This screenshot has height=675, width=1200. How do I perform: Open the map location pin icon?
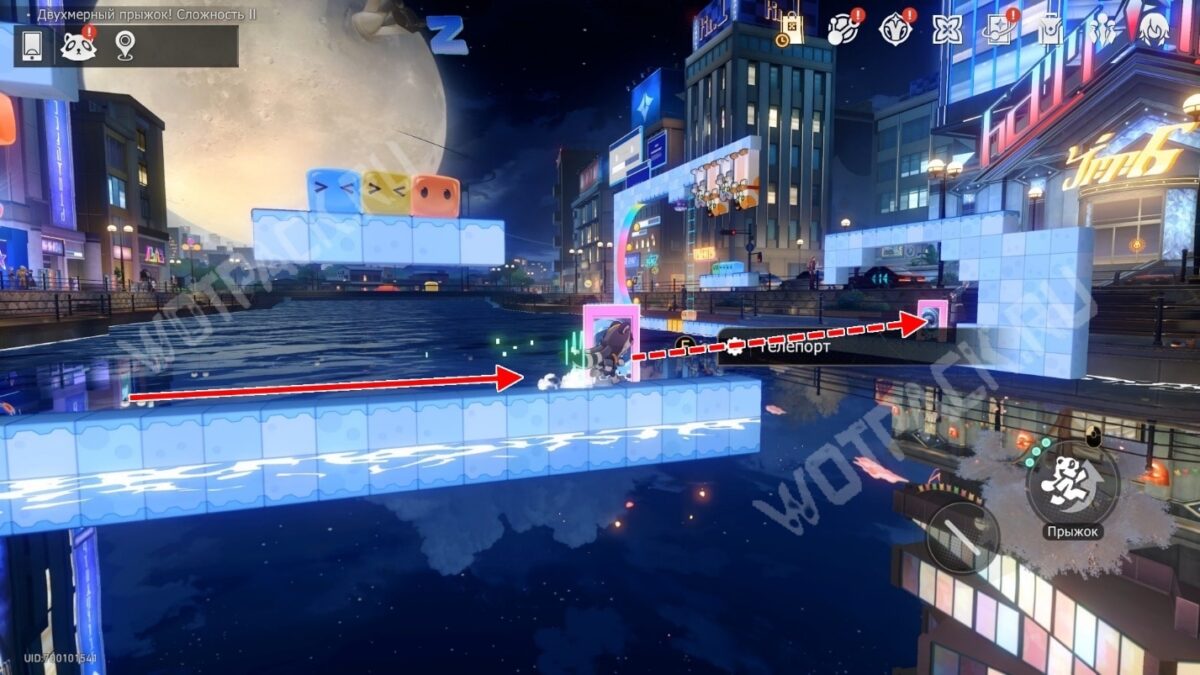(x=125, y=46)
